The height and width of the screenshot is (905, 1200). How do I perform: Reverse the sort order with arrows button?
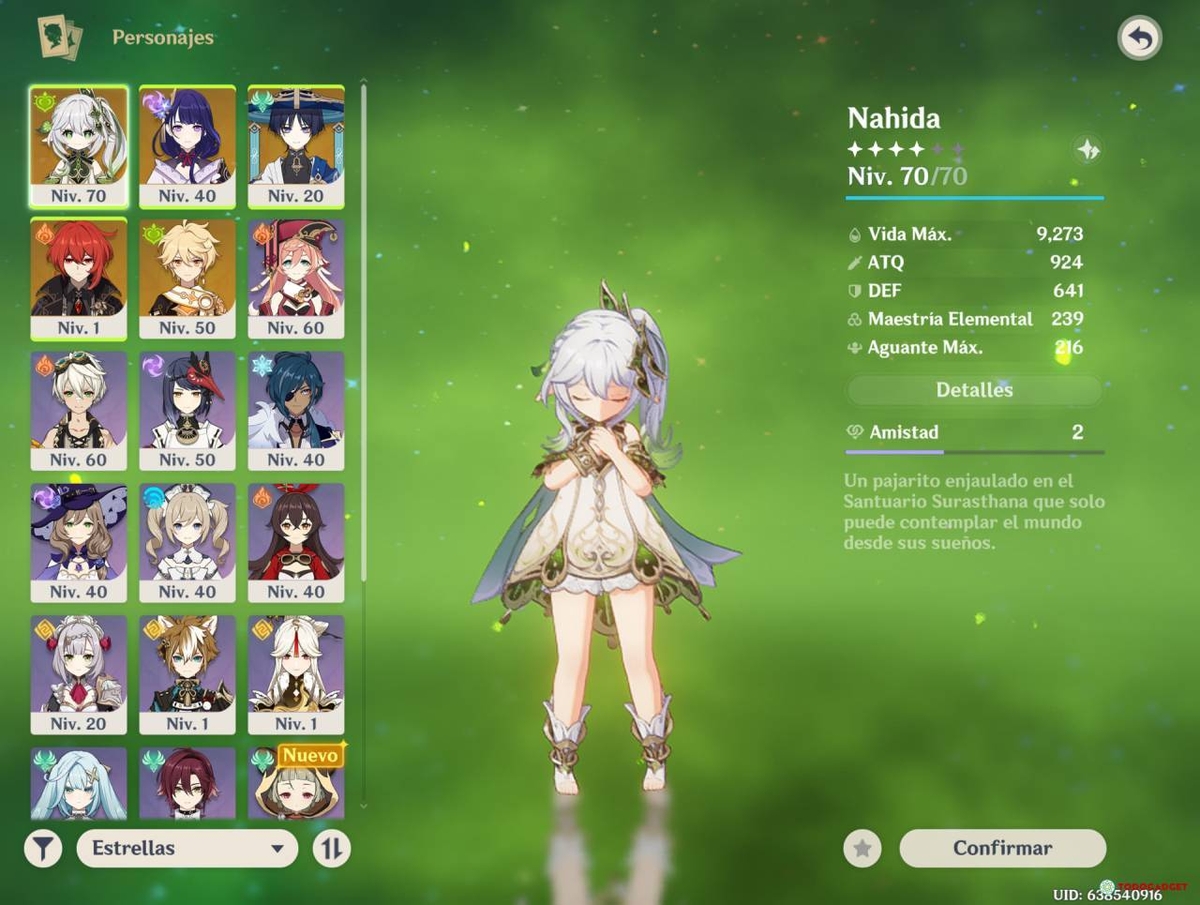[332, 849]
